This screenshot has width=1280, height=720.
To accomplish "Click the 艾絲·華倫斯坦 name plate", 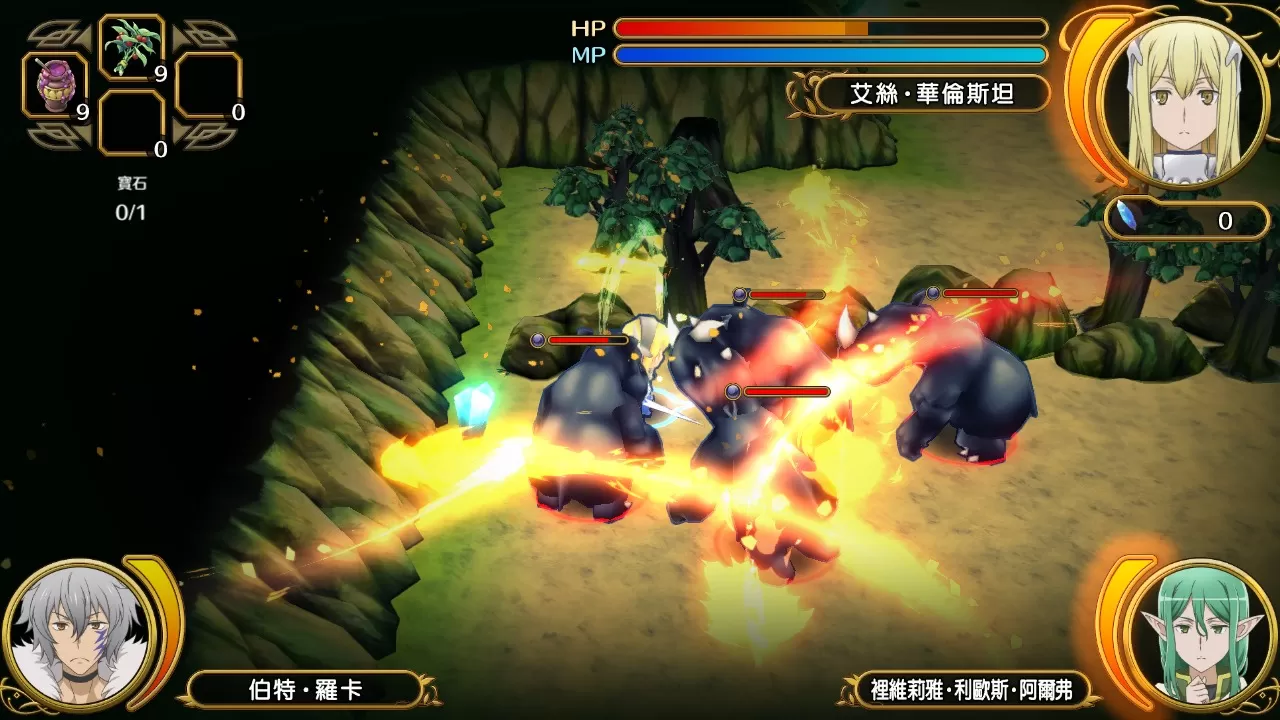I will (931, 94).
